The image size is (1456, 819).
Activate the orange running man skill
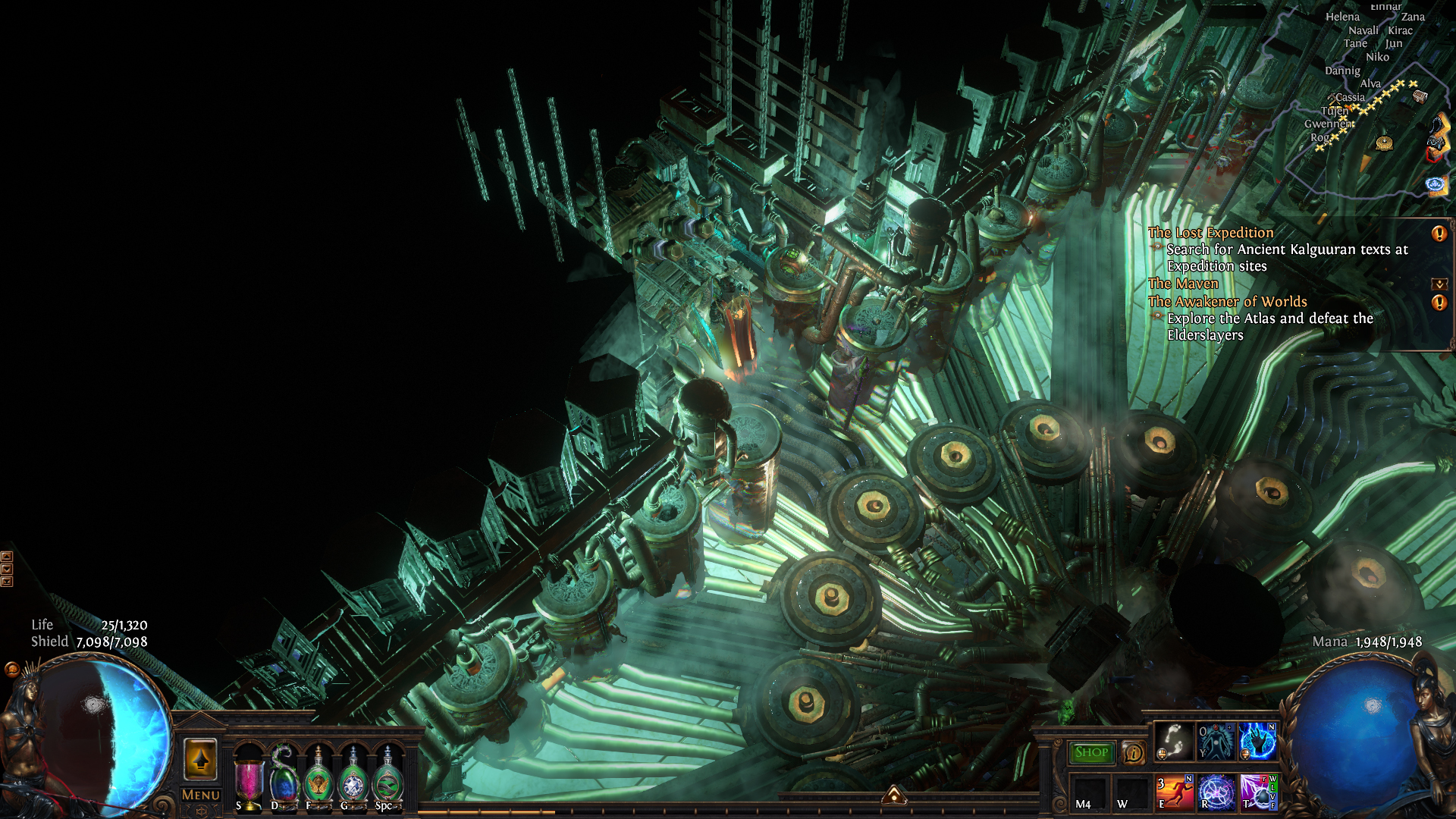pos(1174,792)
